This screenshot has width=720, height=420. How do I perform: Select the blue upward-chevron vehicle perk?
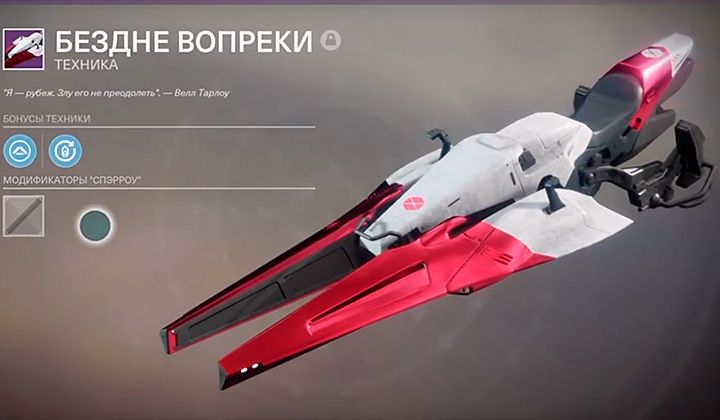(x=20, y=151)
